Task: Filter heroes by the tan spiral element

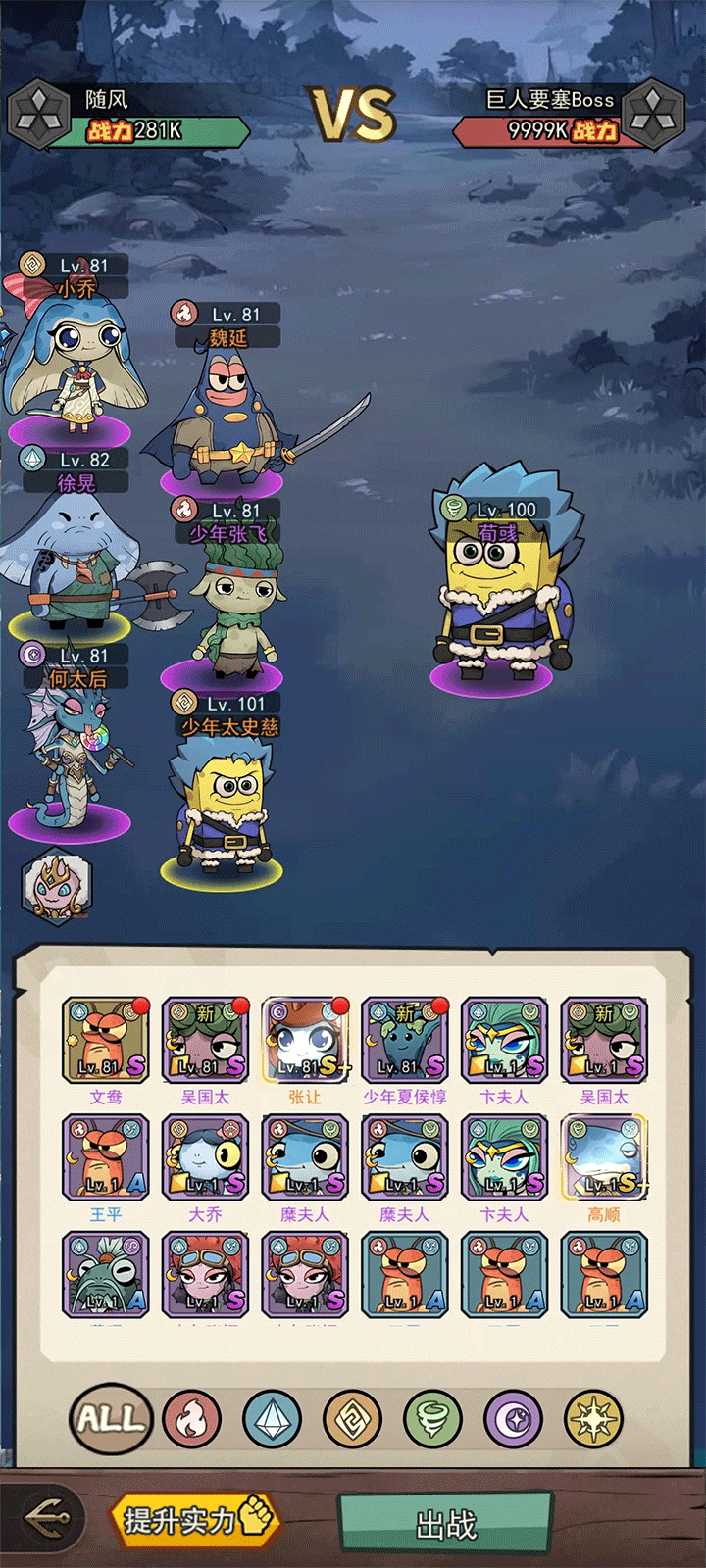Action: pyautogui.click(x=352, y=1418)
